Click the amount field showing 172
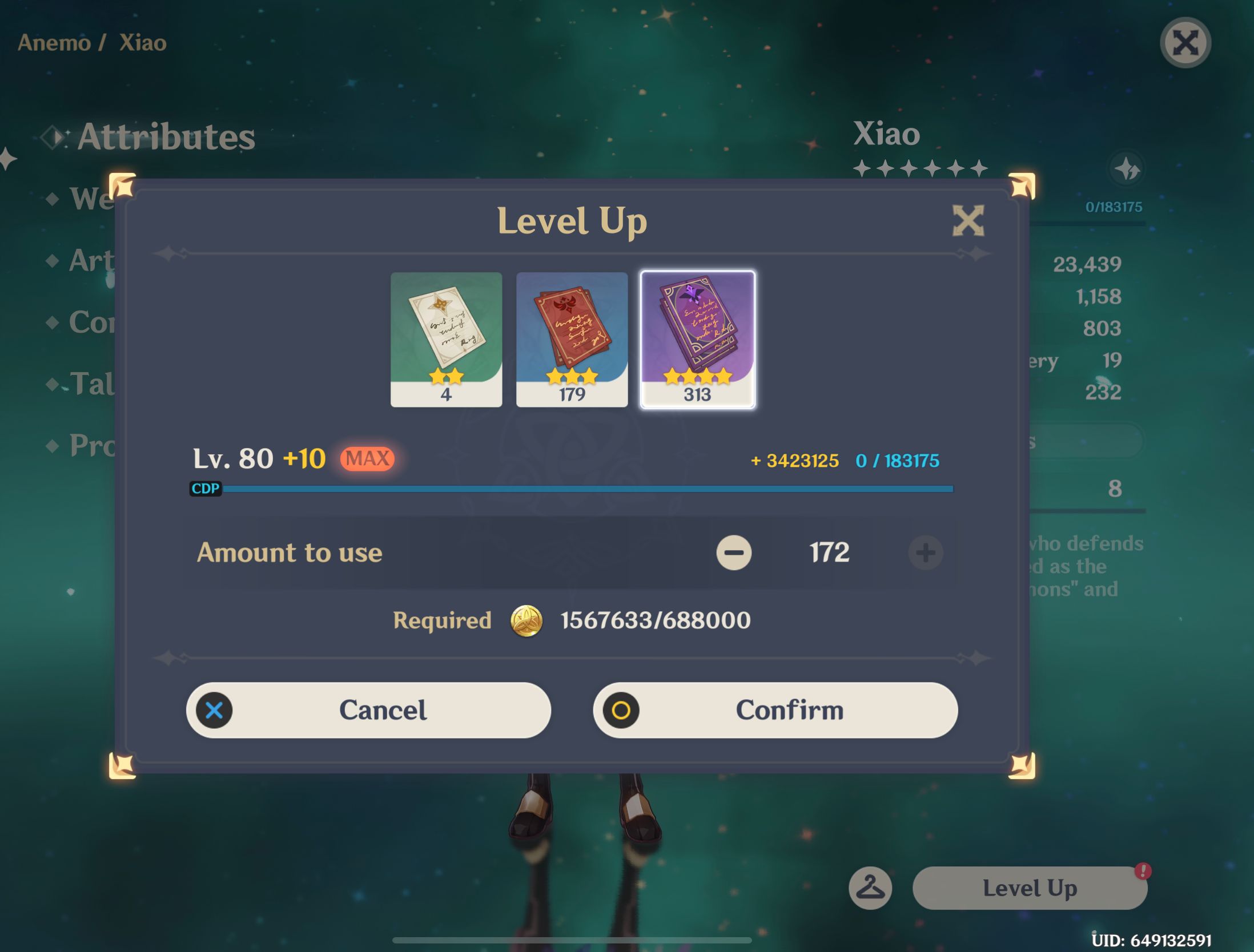Image resolution: width=1254 pixels, height=952 pixels. click(x=829, y=551)
